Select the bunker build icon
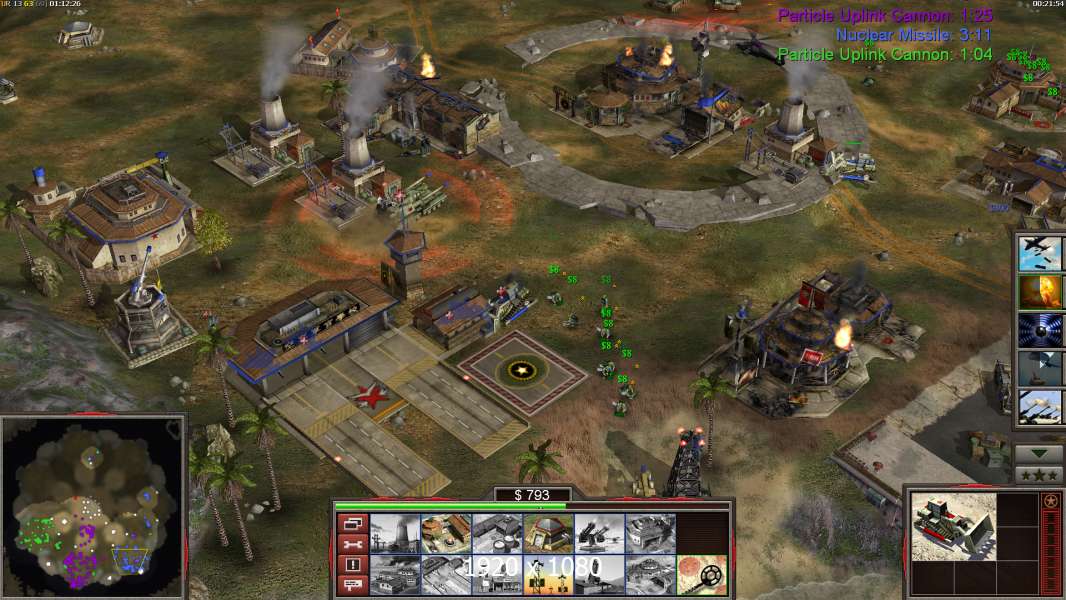 [548, 533]
